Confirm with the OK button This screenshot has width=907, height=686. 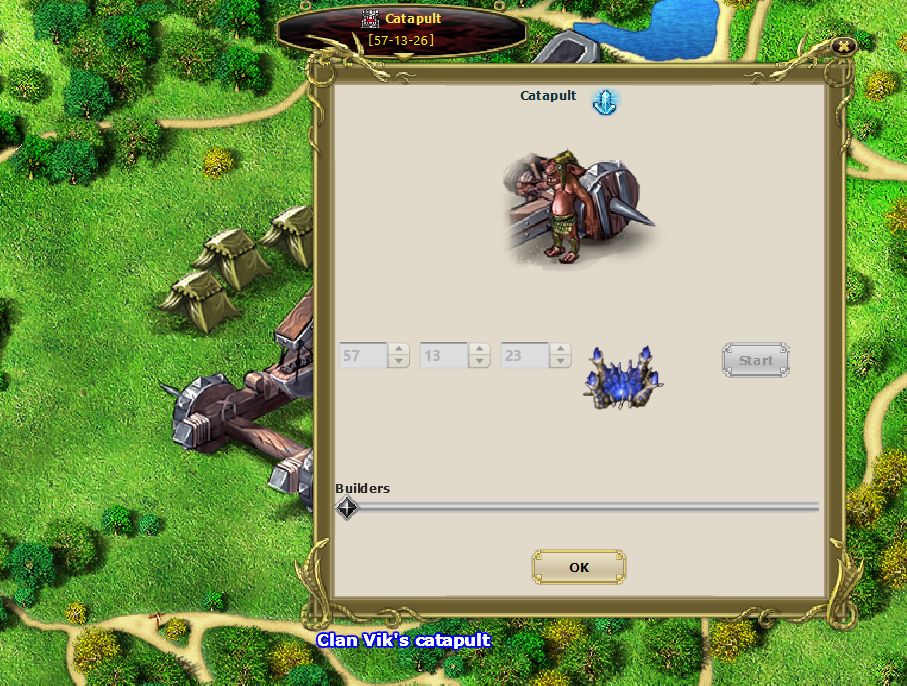point(579,567)
